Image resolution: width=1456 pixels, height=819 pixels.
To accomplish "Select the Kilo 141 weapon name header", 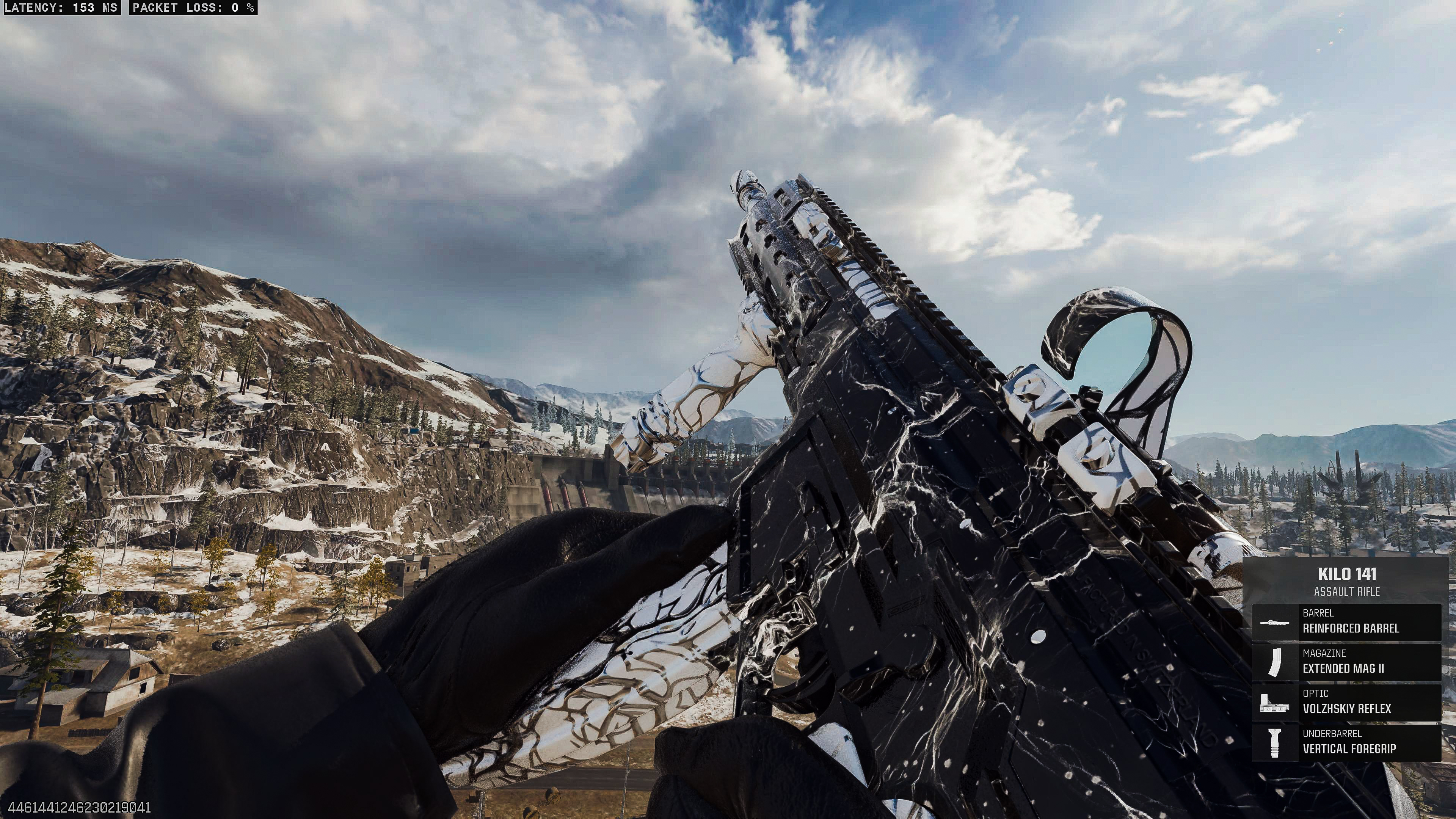I will coord(1347,575).
